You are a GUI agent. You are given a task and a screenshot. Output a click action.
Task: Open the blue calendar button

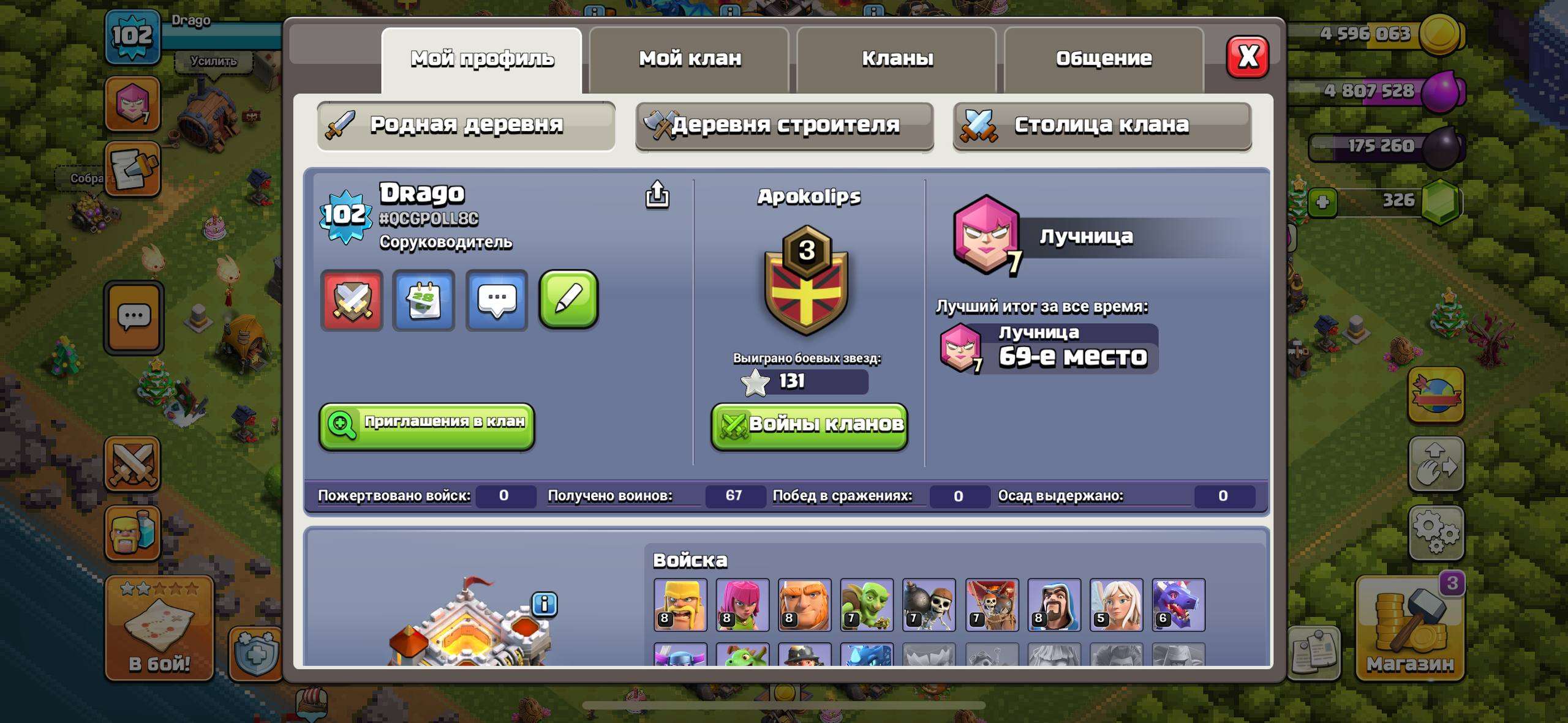click(x=424, y=300)
